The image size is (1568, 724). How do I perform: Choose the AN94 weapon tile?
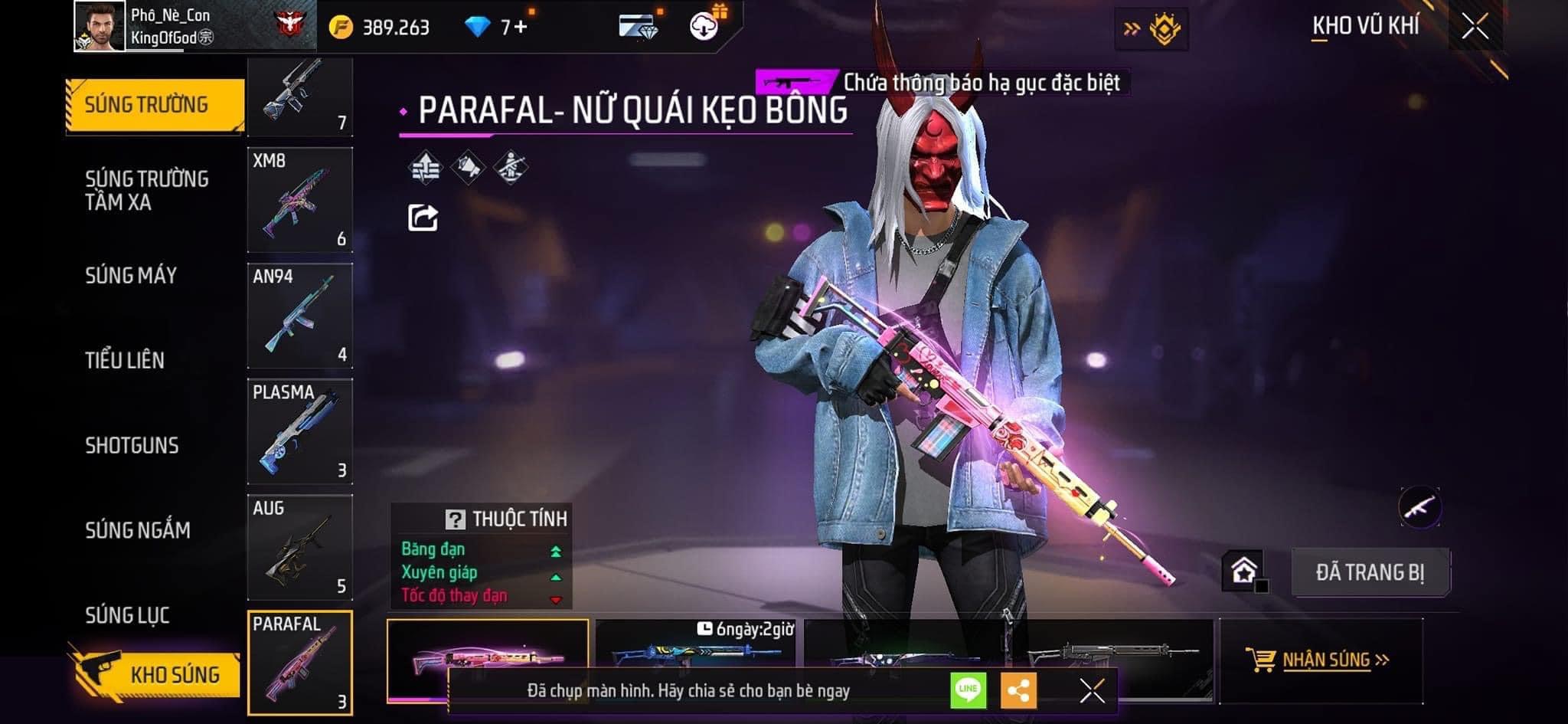(x=300, y=316)
